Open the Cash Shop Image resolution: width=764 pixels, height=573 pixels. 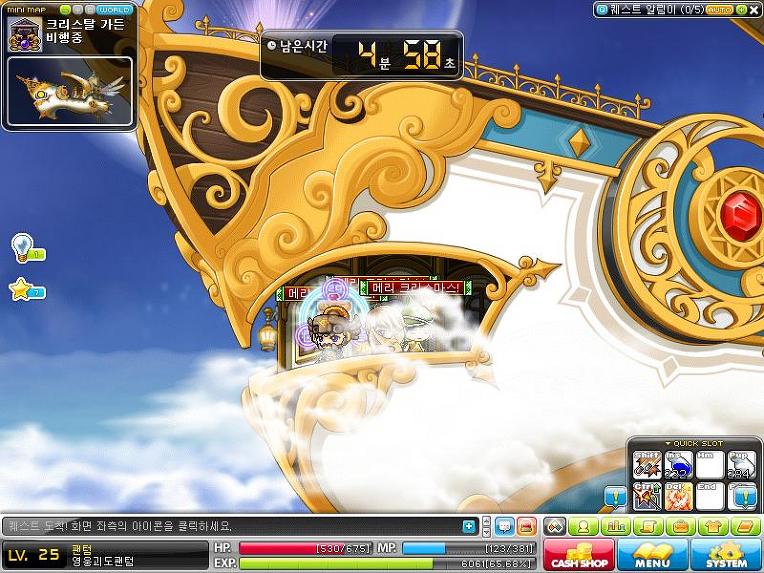pos(579,554)
